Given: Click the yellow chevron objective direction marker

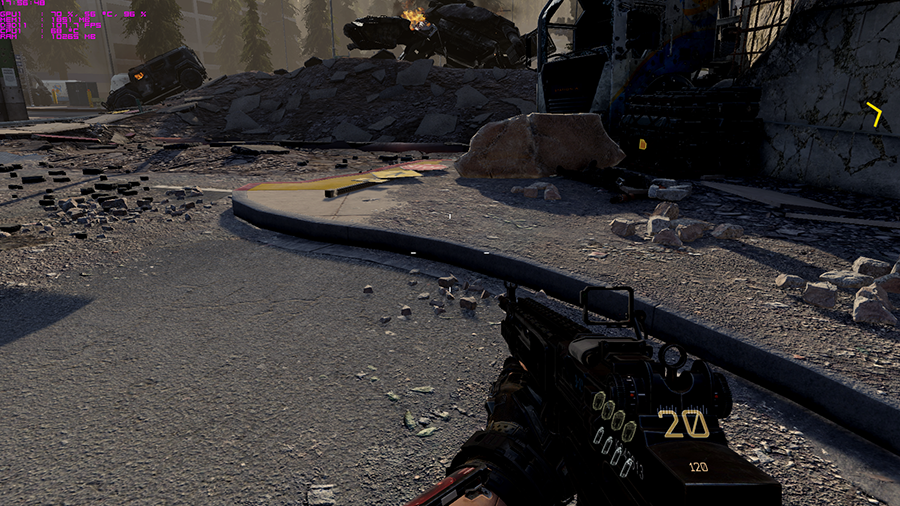Looking at the screenshot, I should (x=875, y=113).
